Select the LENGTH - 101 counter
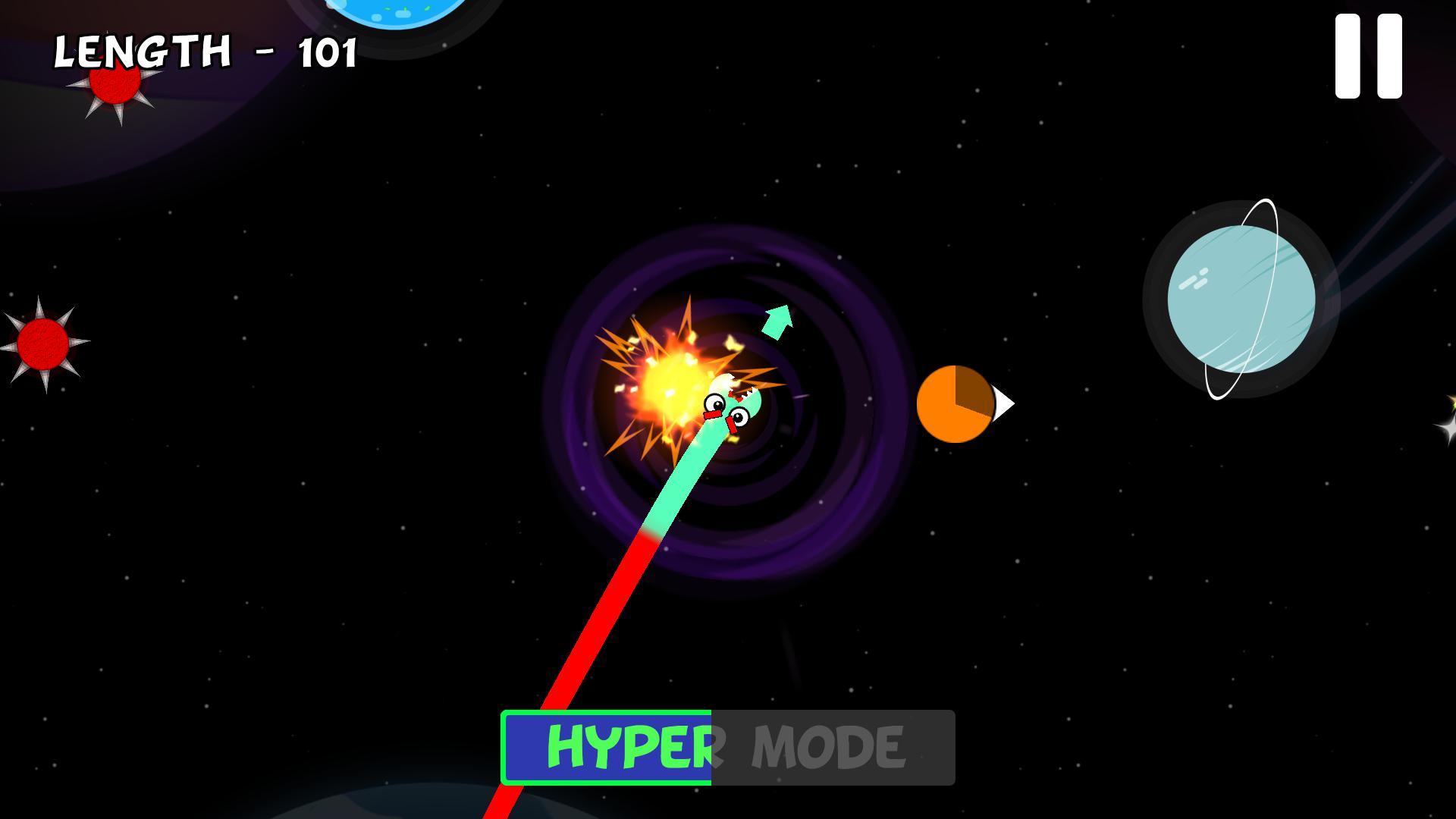Image resolution: width=1456 pixels, height=819 pixels. coord(205,49)
